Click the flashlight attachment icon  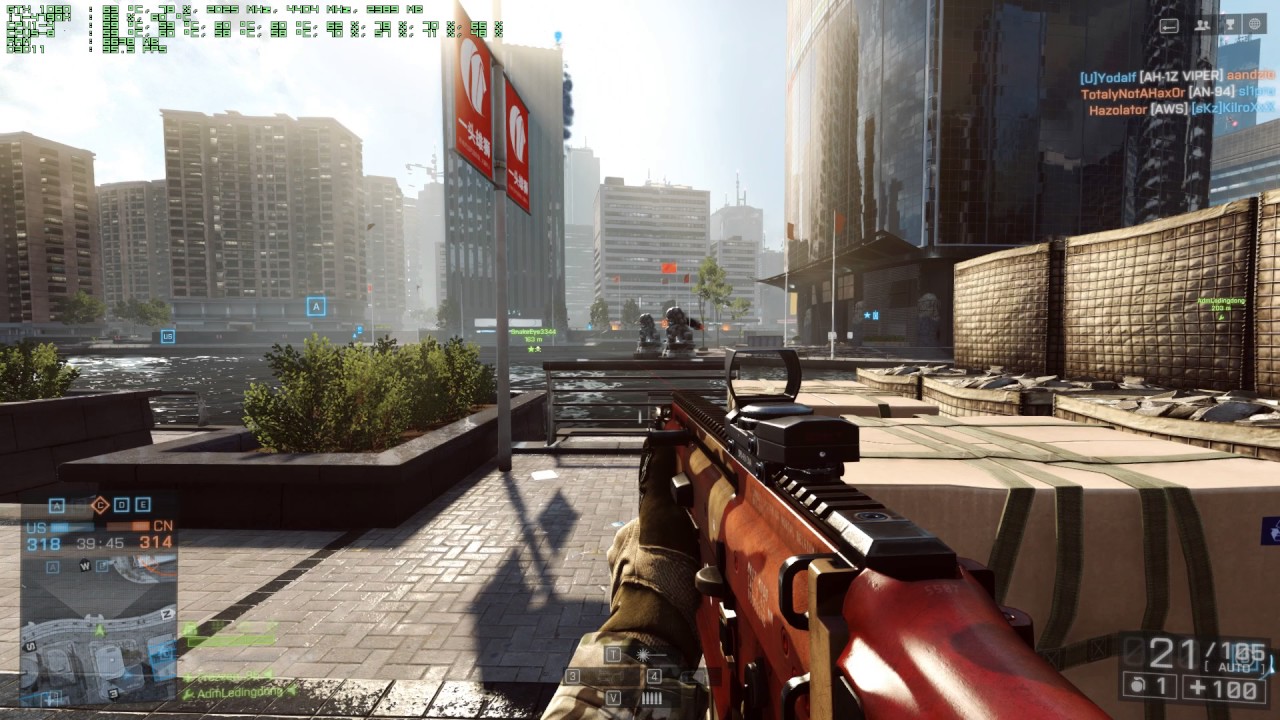[x=643, y=654]
